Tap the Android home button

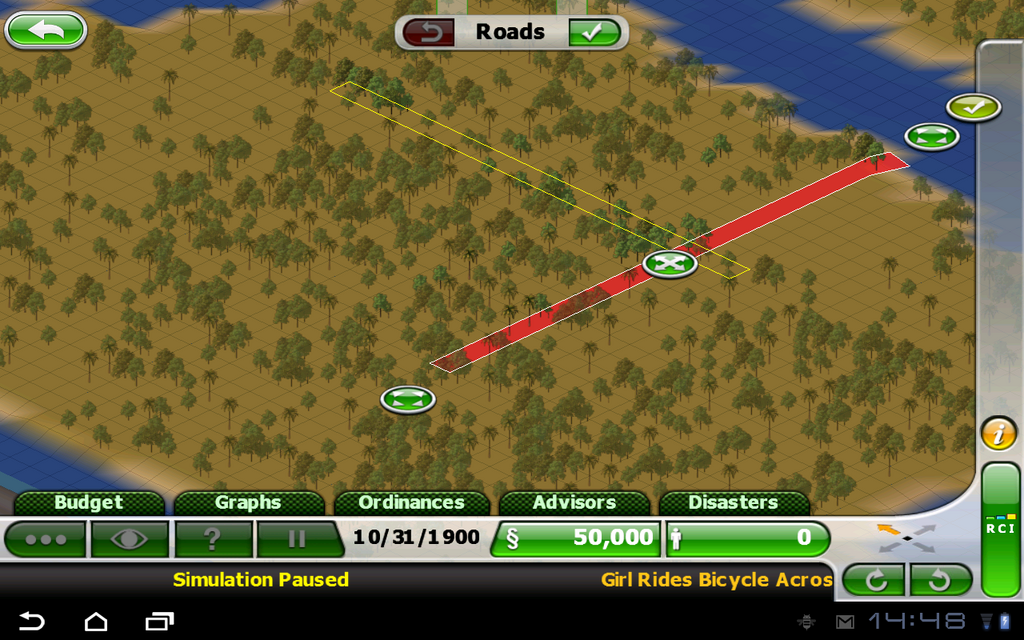point(96,621)
